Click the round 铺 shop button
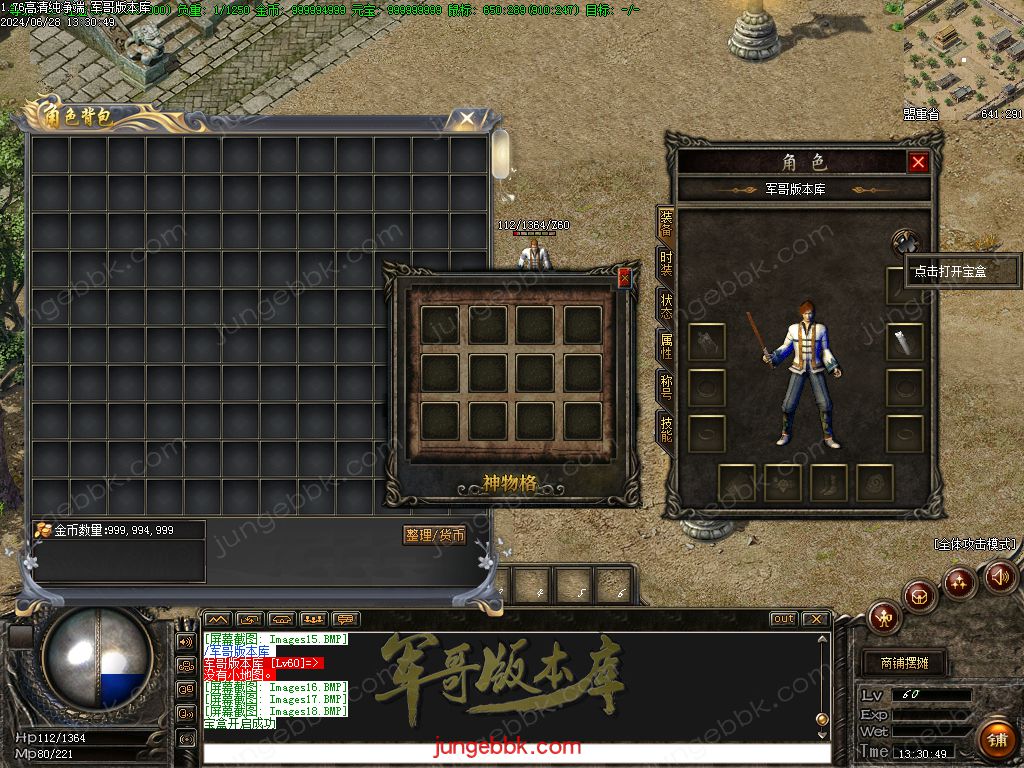The image size is (1024, 768). 996,739
